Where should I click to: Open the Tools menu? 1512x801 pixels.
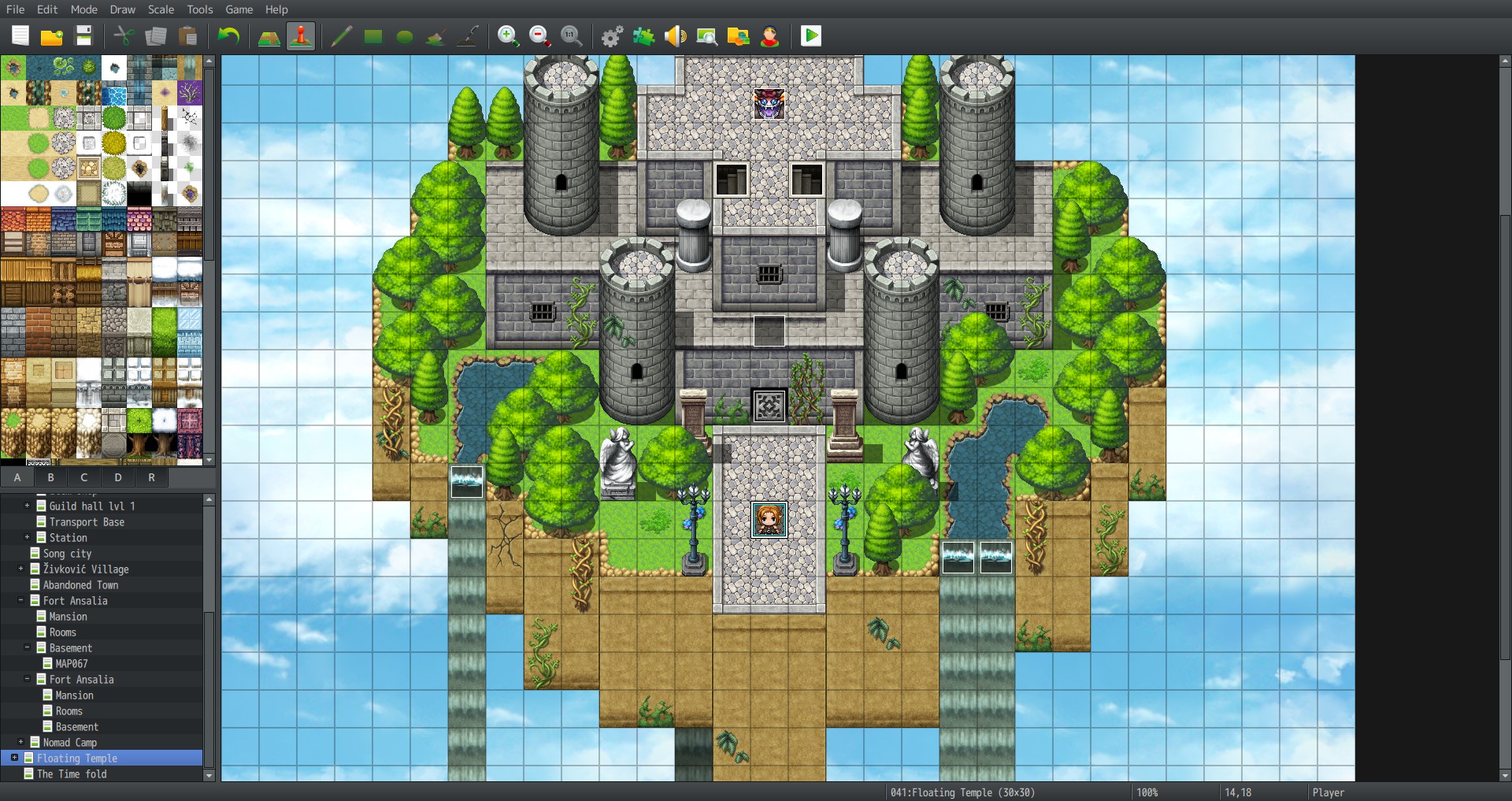click(x=199, y=9)
